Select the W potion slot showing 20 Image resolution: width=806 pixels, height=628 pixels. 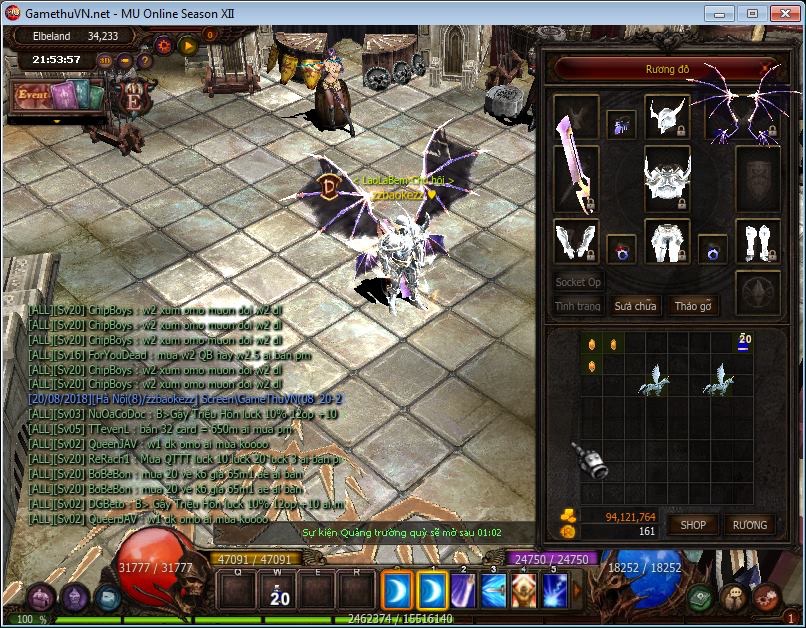coord(280,590)
